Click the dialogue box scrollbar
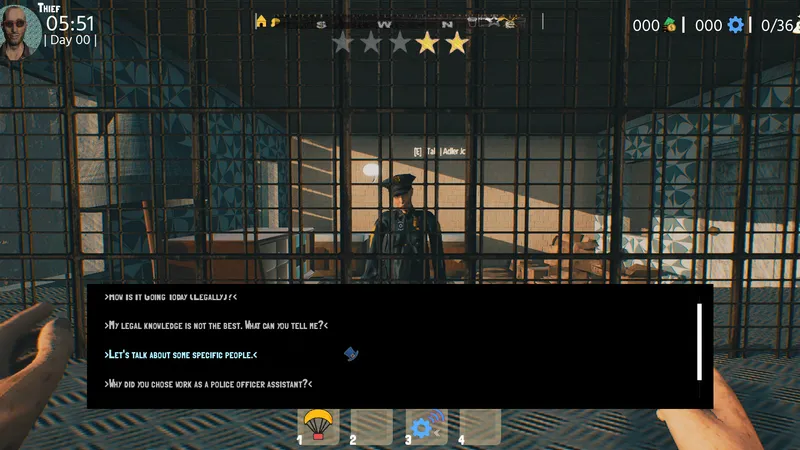Screen dimensions: 800x450 pyautogui.click(x=699, y=341)
